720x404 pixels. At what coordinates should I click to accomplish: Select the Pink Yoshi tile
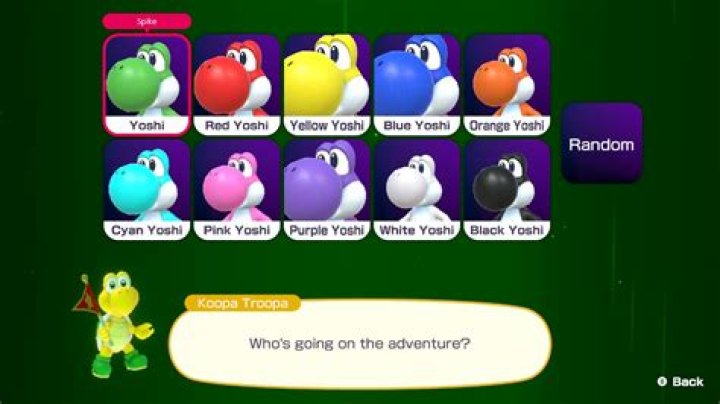237,190
